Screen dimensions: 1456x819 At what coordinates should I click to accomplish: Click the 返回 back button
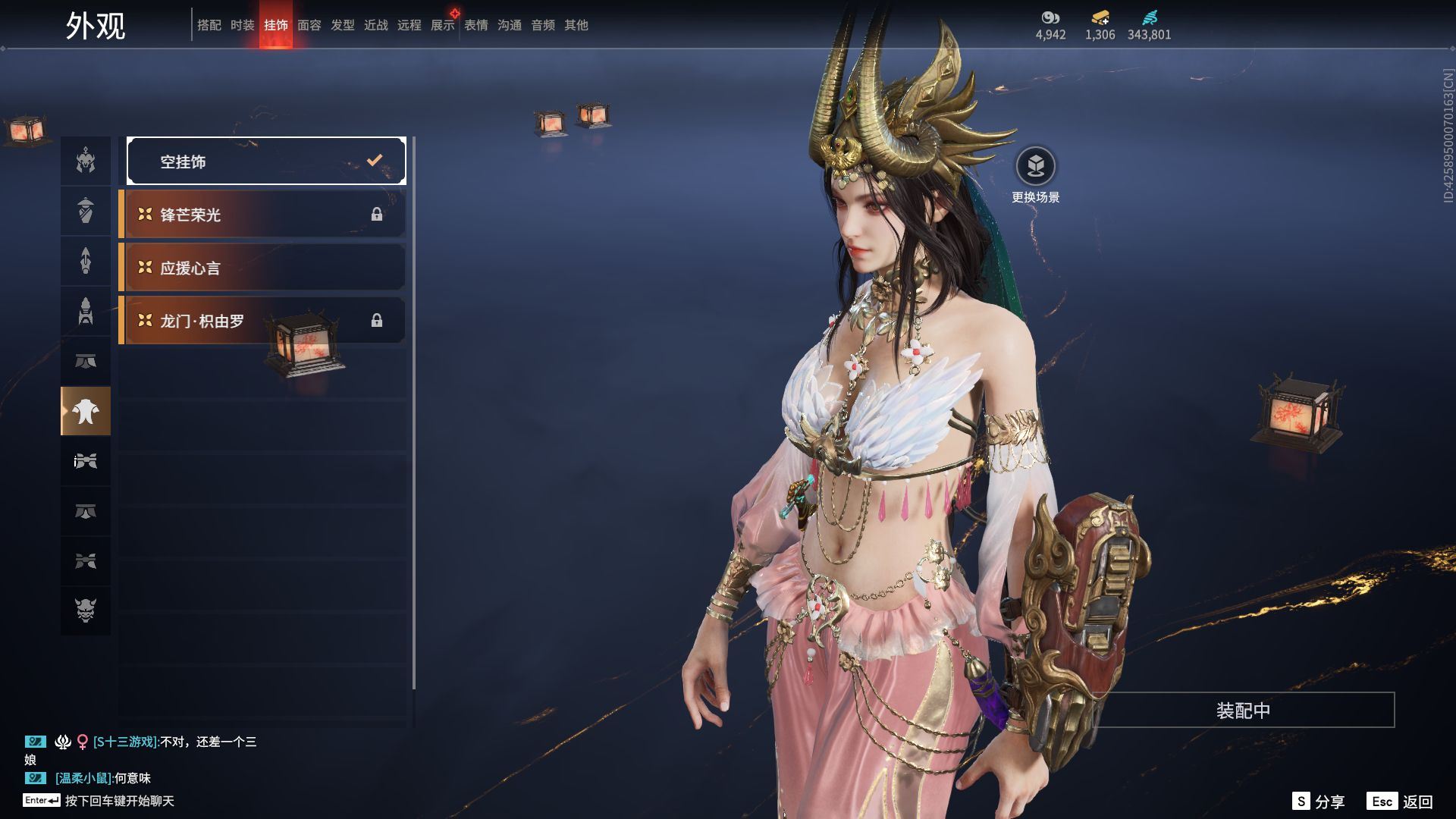pyautogui.click(x=1401, y=802)
